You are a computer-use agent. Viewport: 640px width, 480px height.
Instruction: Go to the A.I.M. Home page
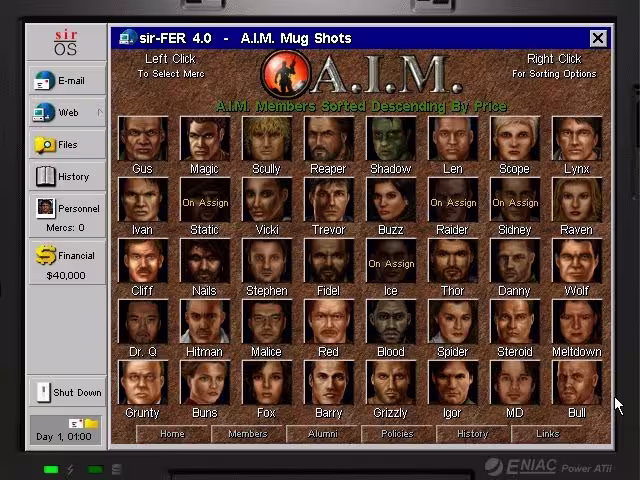172,434
